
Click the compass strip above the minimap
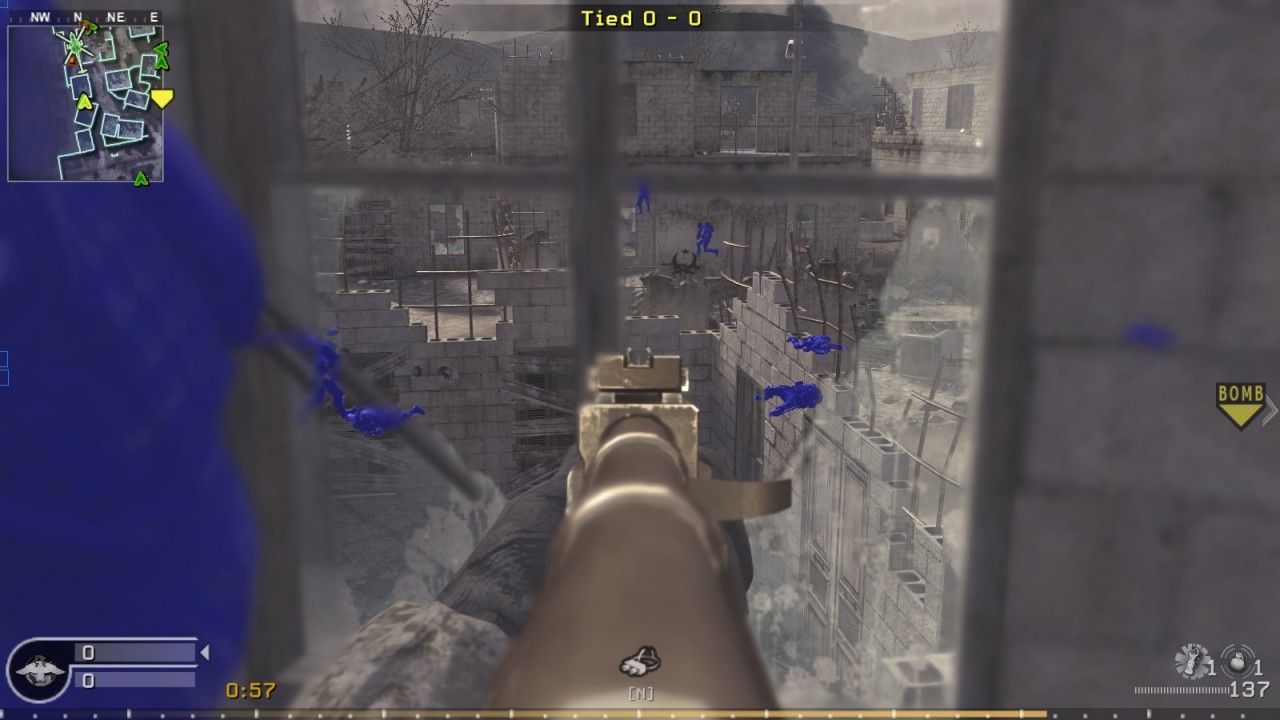tap(85, 17)
